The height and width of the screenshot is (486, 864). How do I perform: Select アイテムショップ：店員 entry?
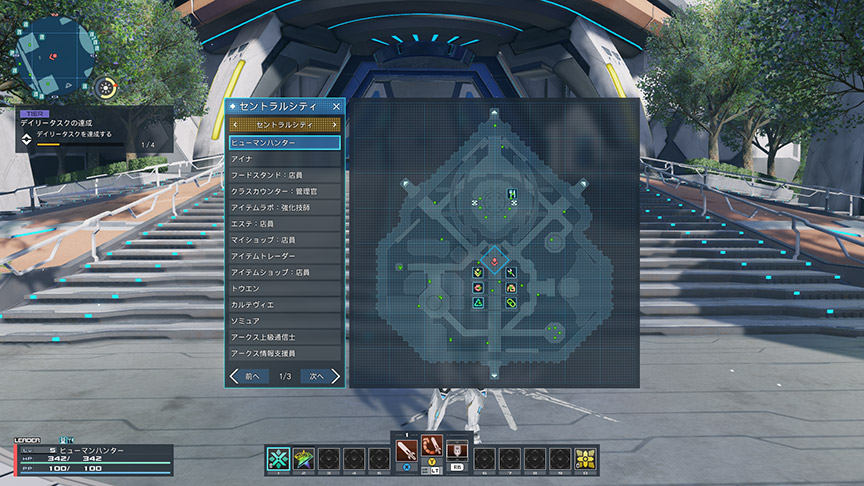click(284, 272)
